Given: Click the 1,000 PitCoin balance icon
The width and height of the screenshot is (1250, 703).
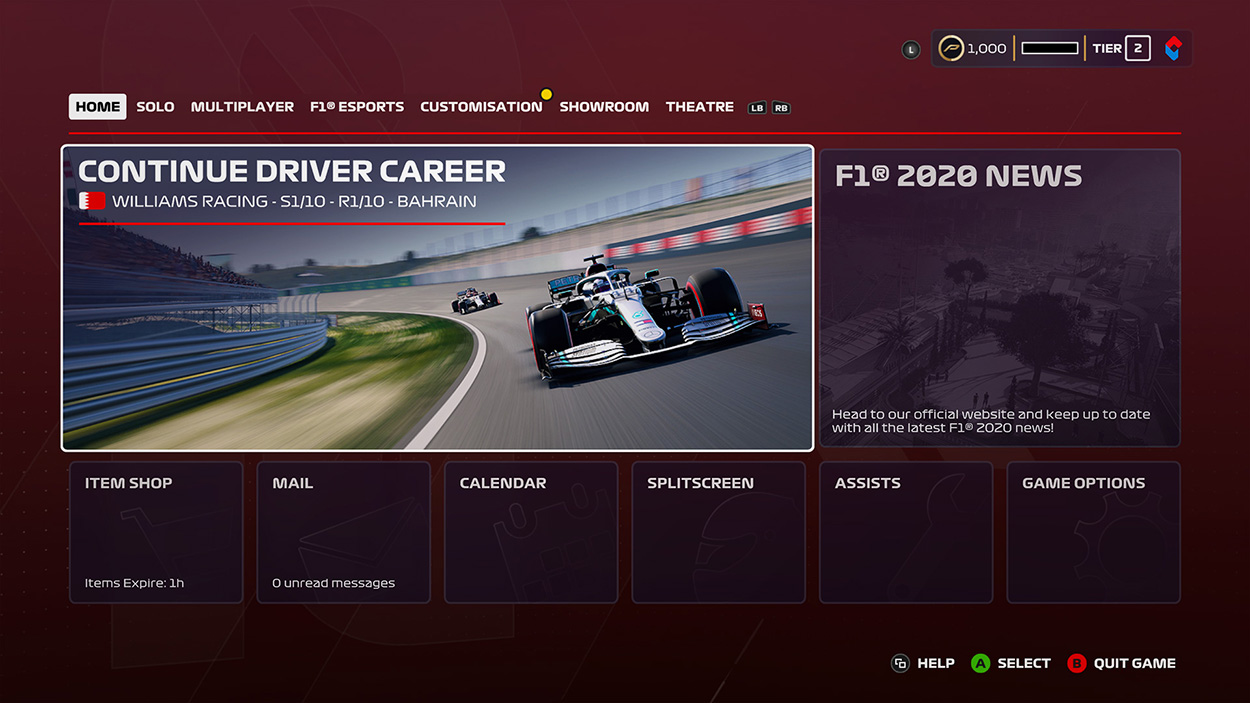Looking at the screenshot, I should pos(952,48).
